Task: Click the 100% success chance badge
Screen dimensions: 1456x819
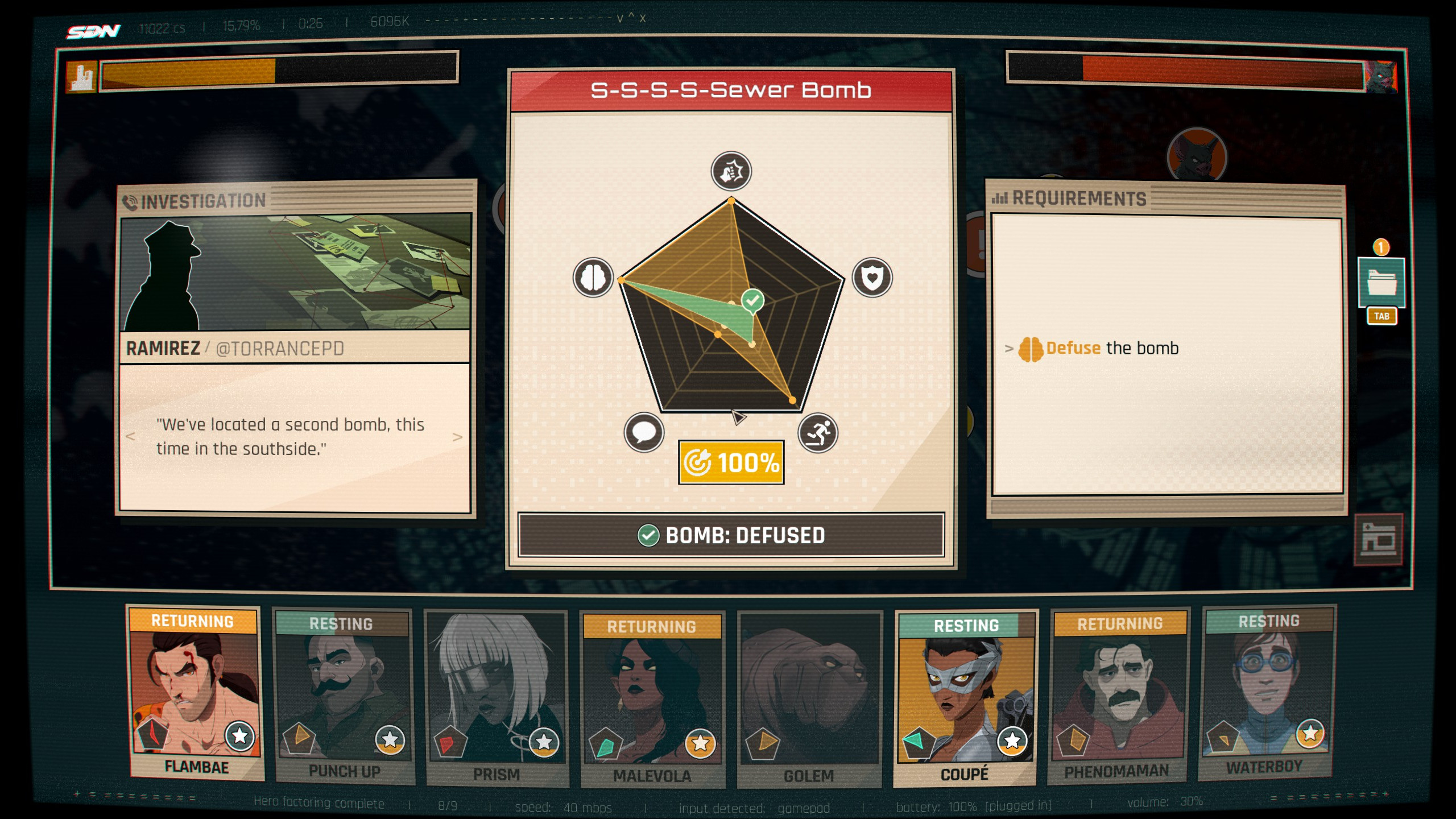Action: pyautogui.click(x=731, y=462)
